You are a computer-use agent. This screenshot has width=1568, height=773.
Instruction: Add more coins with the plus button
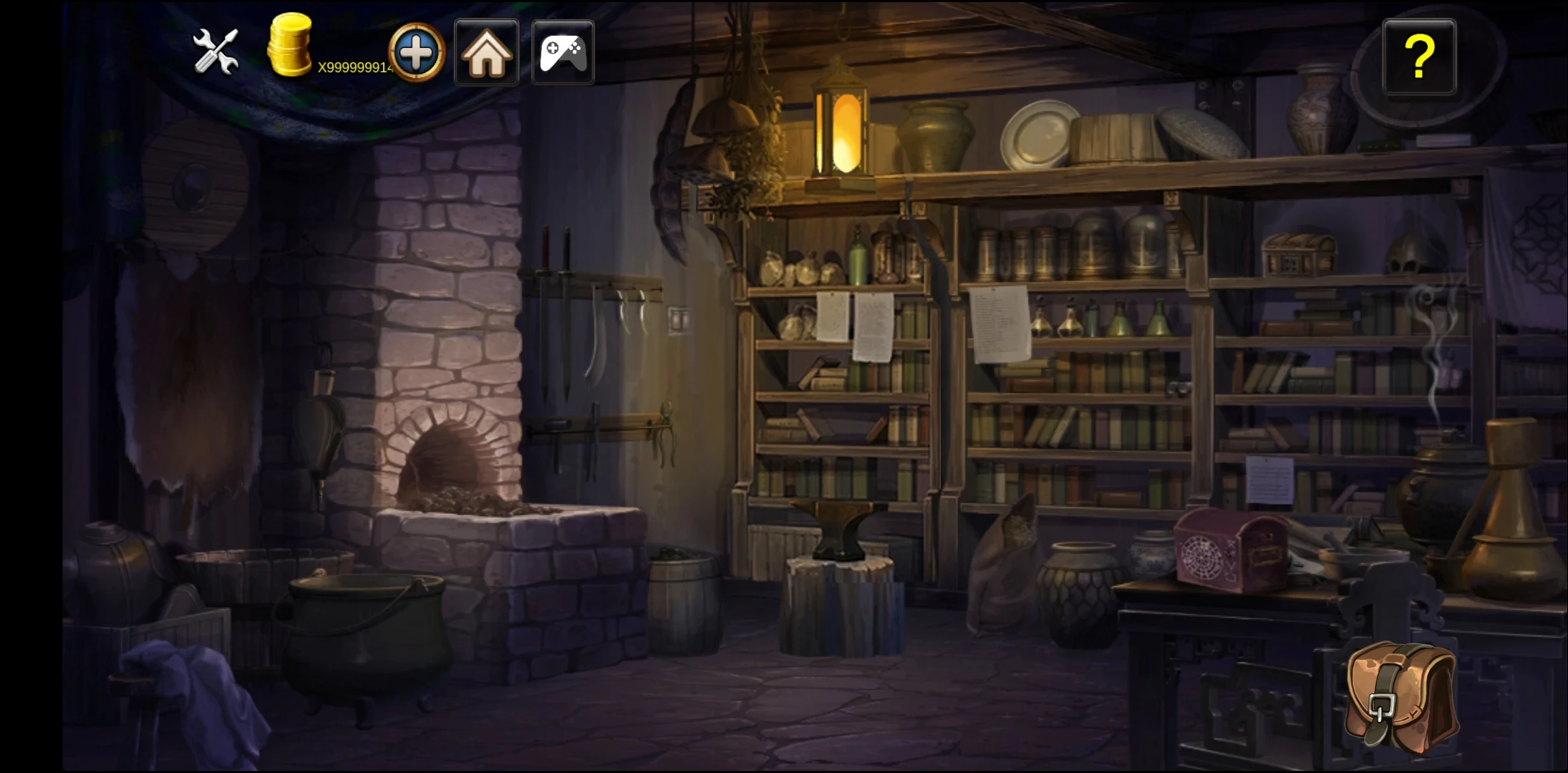pyautogui.click(x=417, y=52)
